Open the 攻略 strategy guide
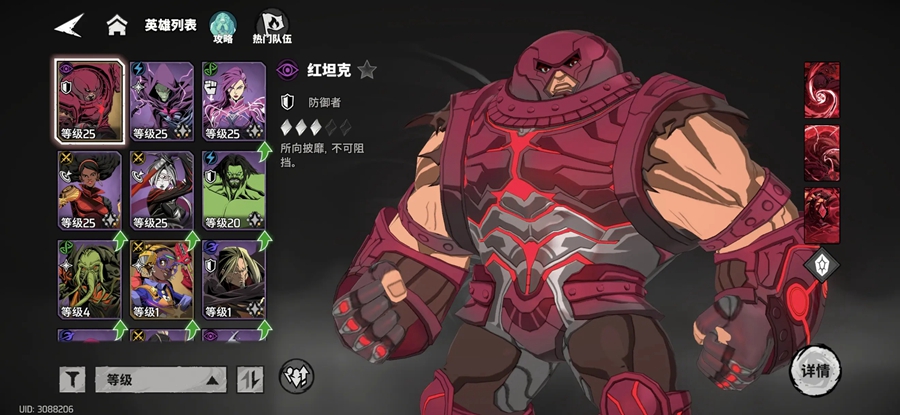The width and height of the screenshot is (900, 415). point(222,27)
